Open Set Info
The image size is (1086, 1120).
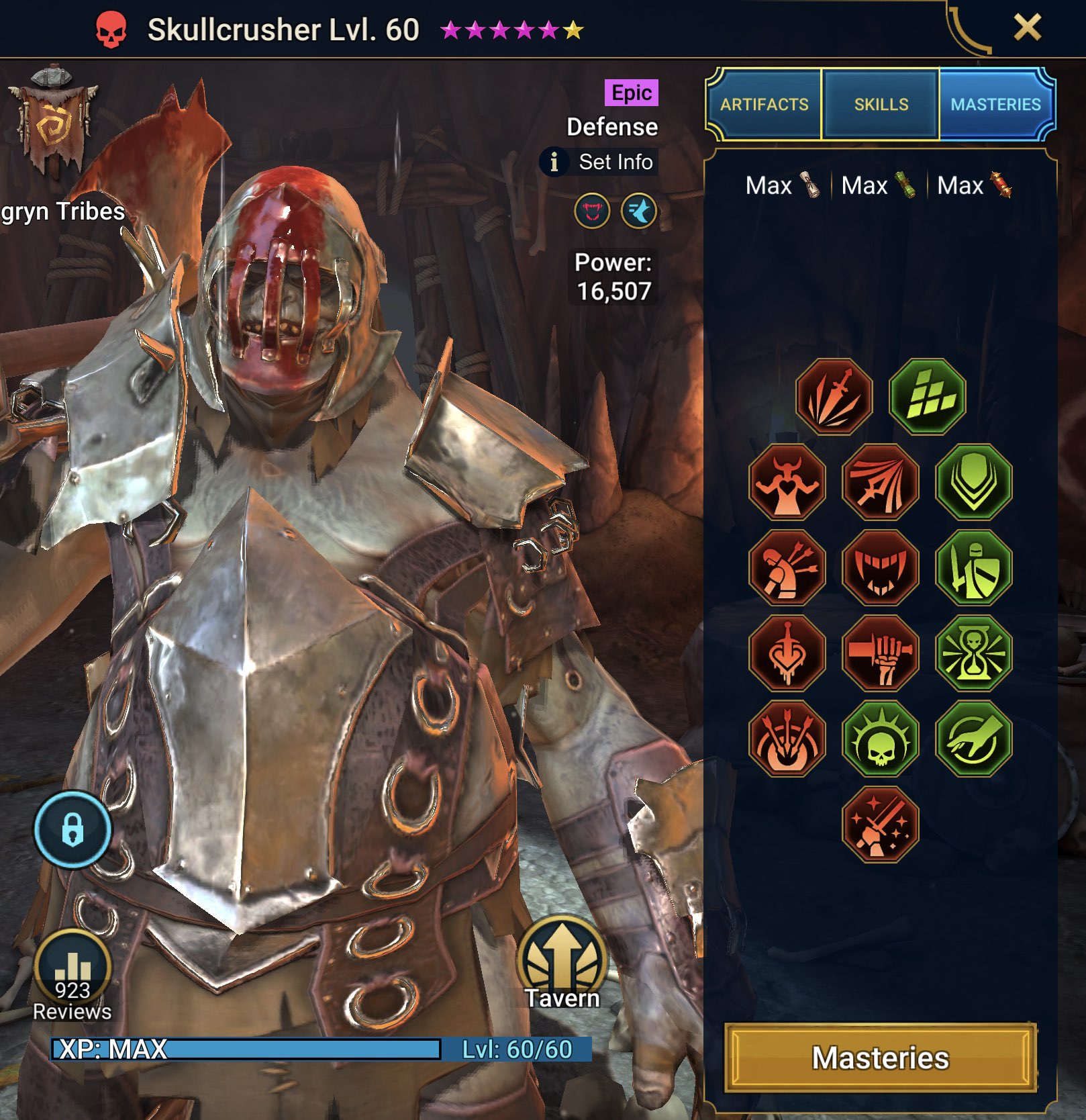click(597, 162)
